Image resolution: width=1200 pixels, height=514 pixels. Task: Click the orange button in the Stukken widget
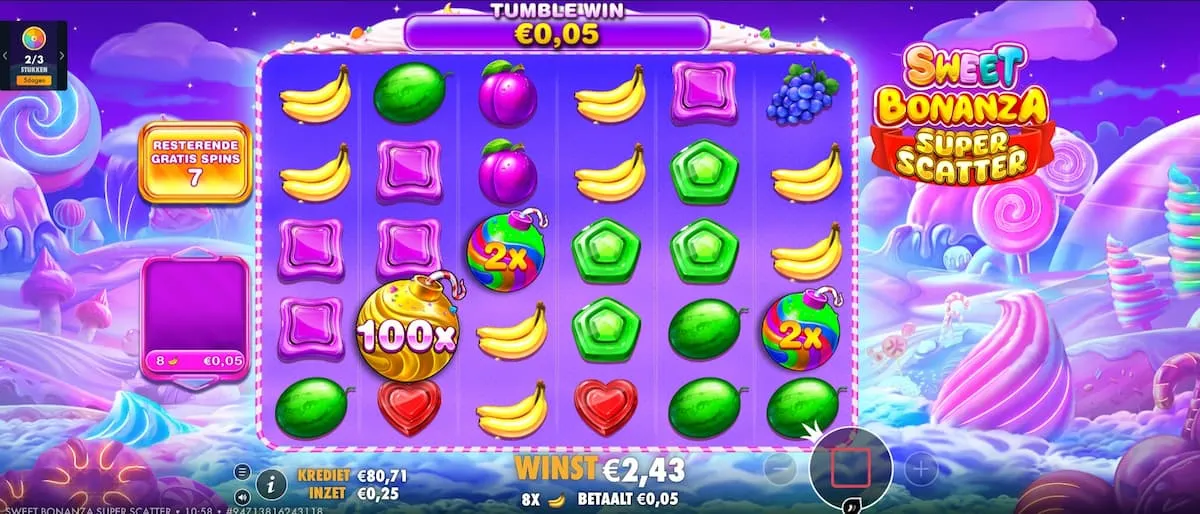click(x=33, y=79)
